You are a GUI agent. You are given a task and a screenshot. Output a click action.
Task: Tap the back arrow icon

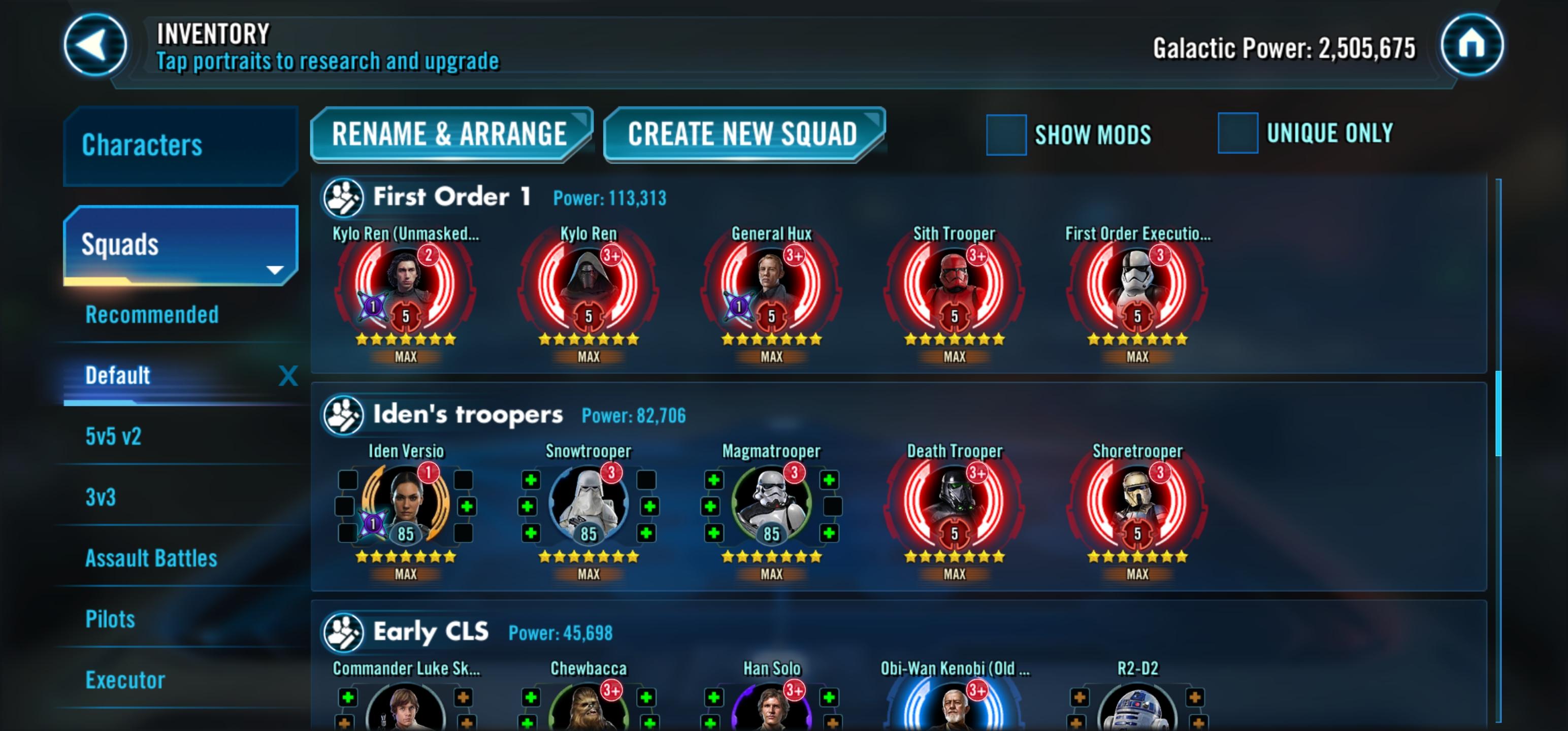pos(94,46)
